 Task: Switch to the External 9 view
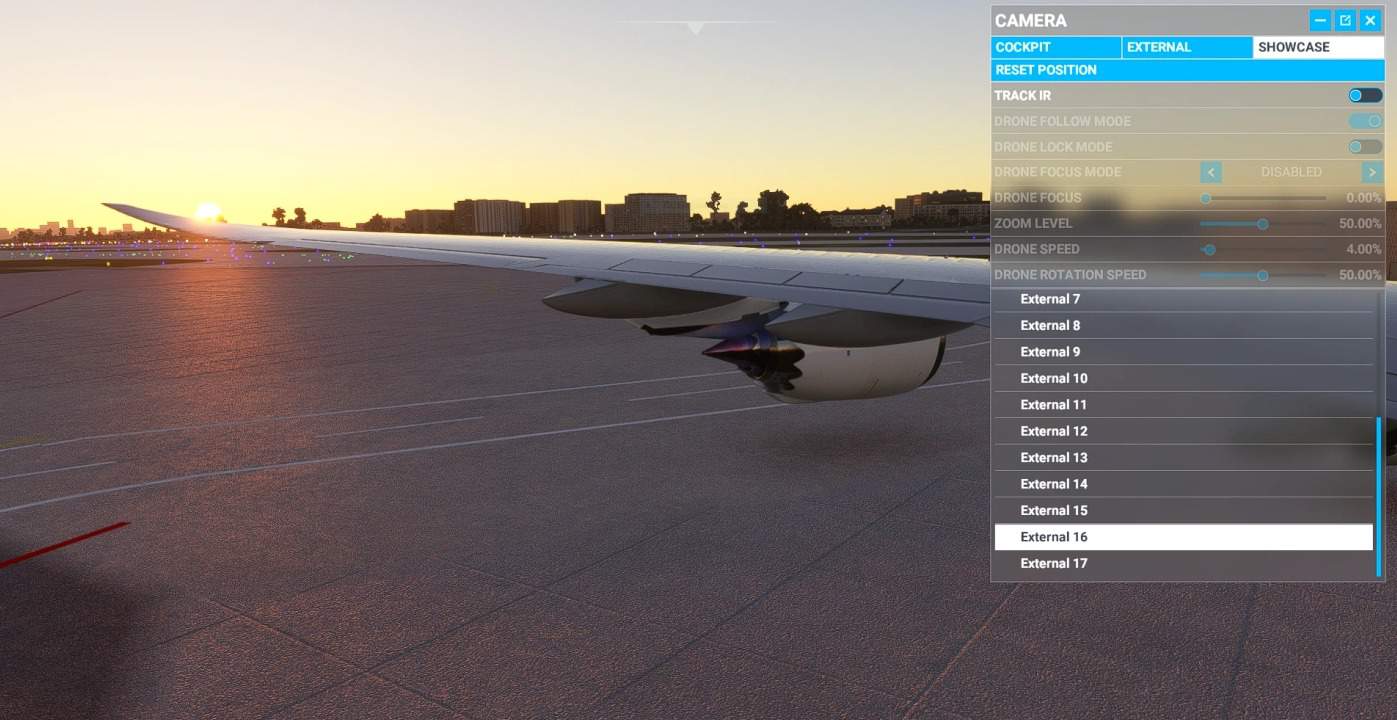(x=1183, y=352)
